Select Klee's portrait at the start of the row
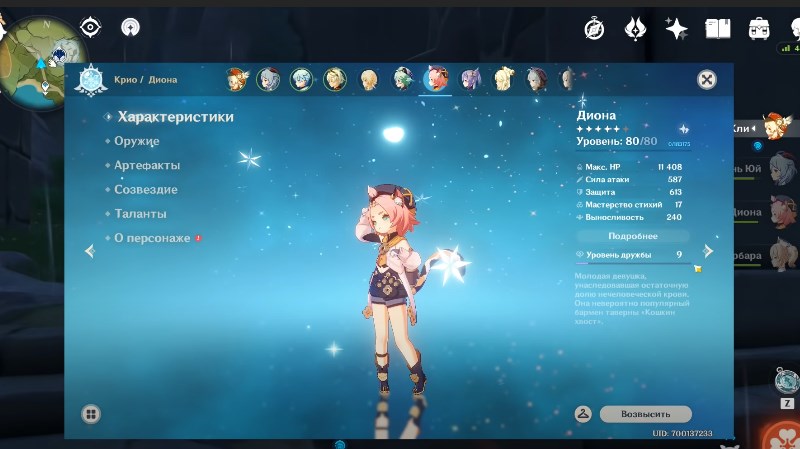The image size is (800, 449). coord(236,79)
